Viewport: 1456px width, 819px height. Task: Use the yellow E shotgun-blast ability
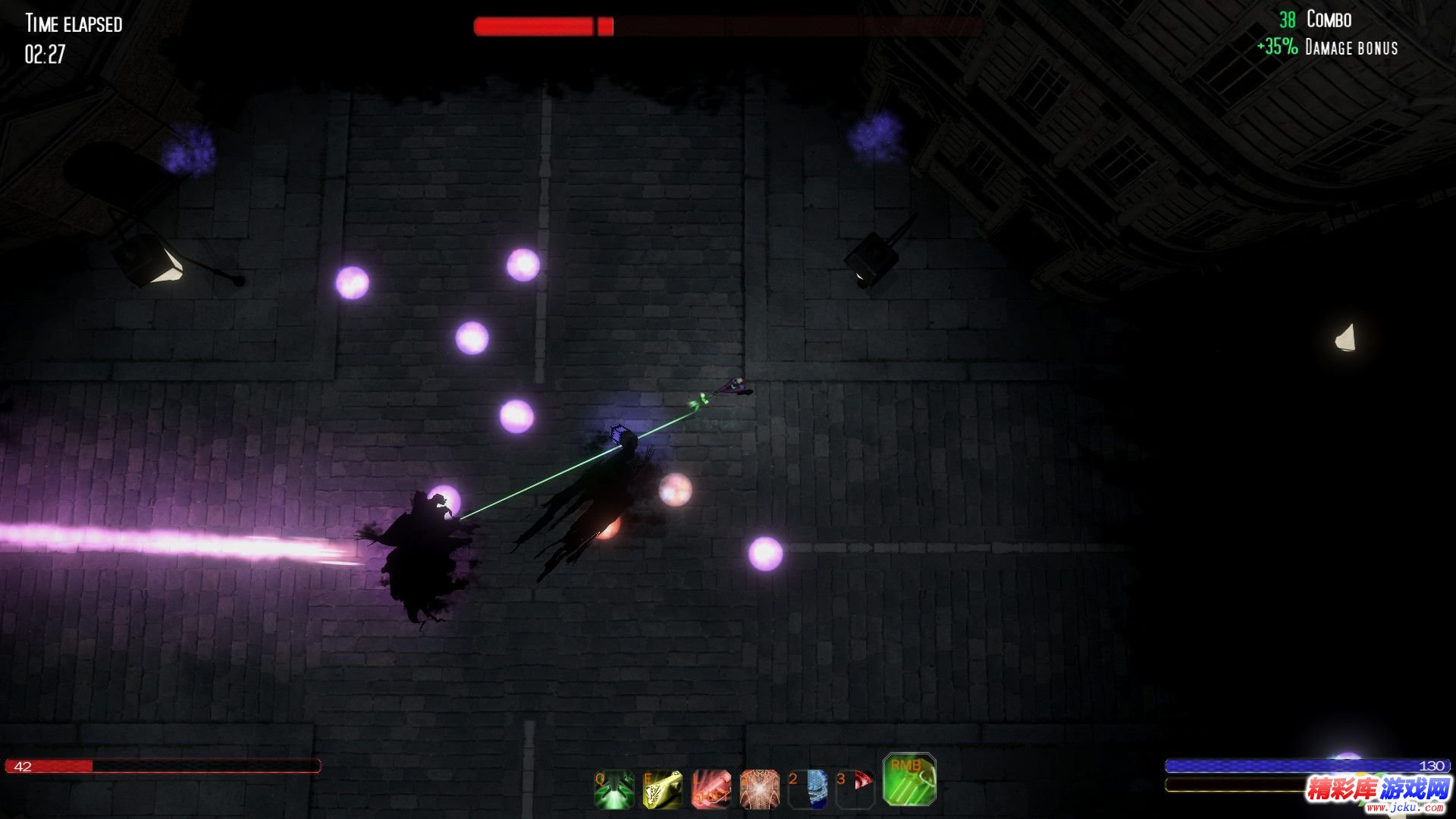click(x=662, y=789)
